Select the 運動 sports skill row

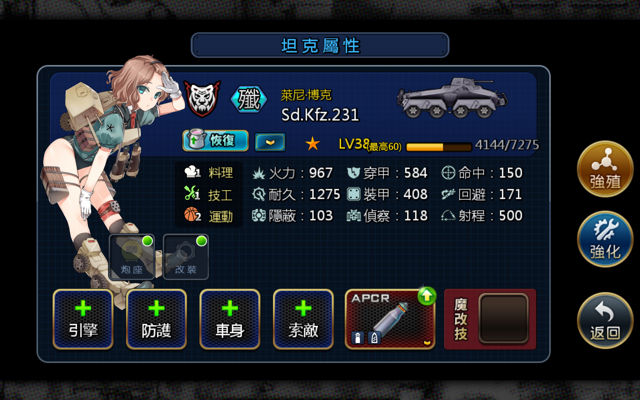[x=210, y=215]
